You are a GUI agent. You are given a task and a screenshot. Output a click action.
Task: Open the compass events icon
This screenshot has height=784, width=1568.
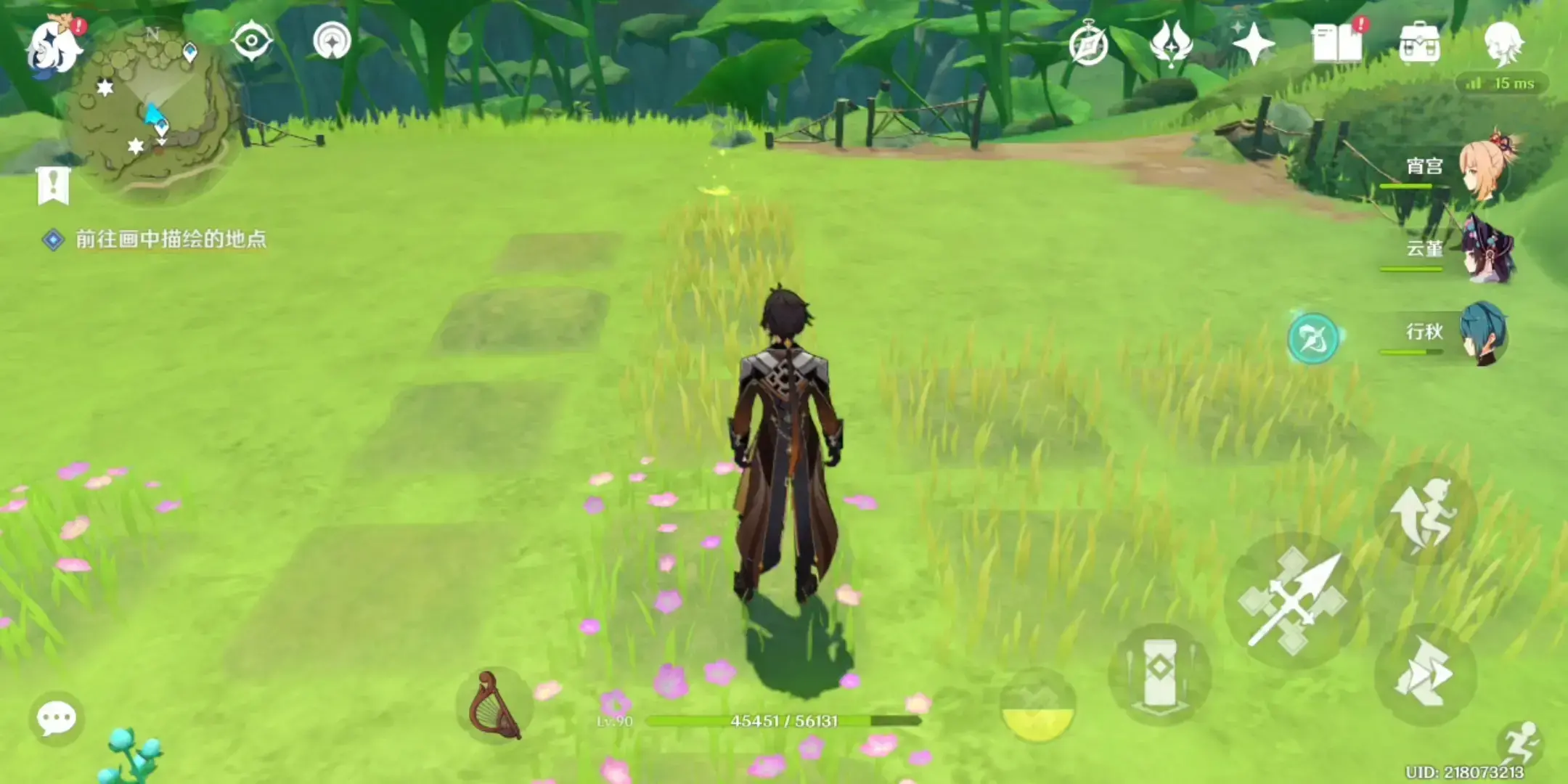(x=1088, y=45)
